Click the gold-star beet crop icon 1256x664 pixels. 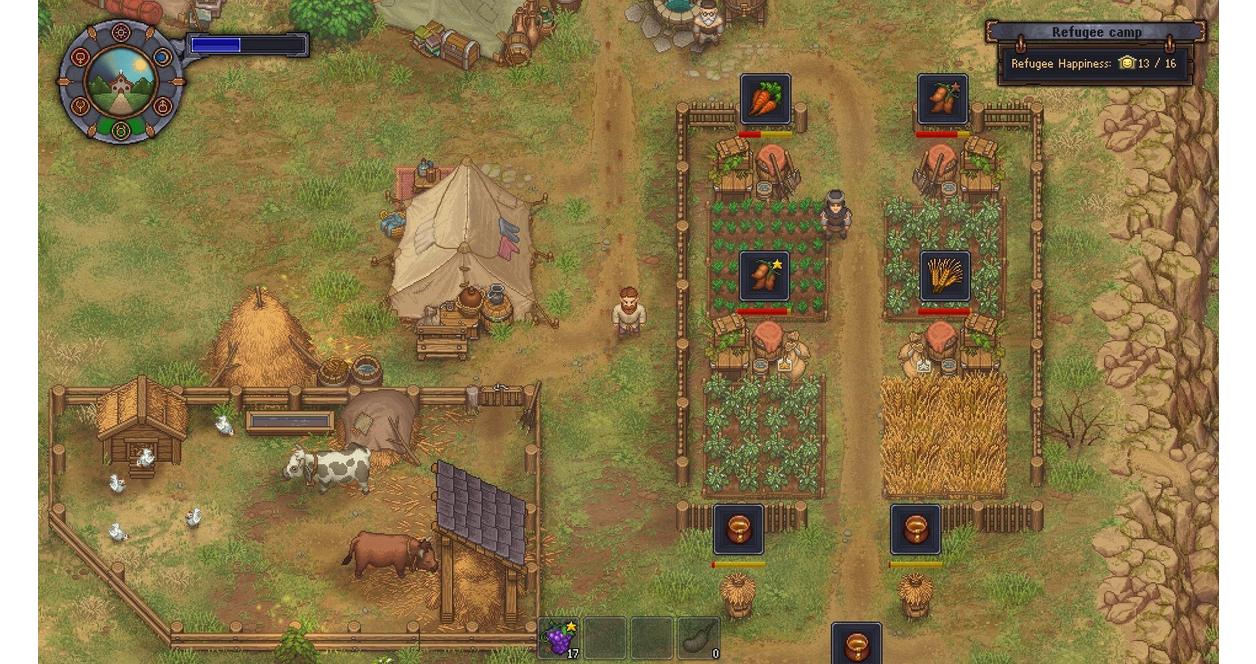pyautogui.click(x=765, y=276)
